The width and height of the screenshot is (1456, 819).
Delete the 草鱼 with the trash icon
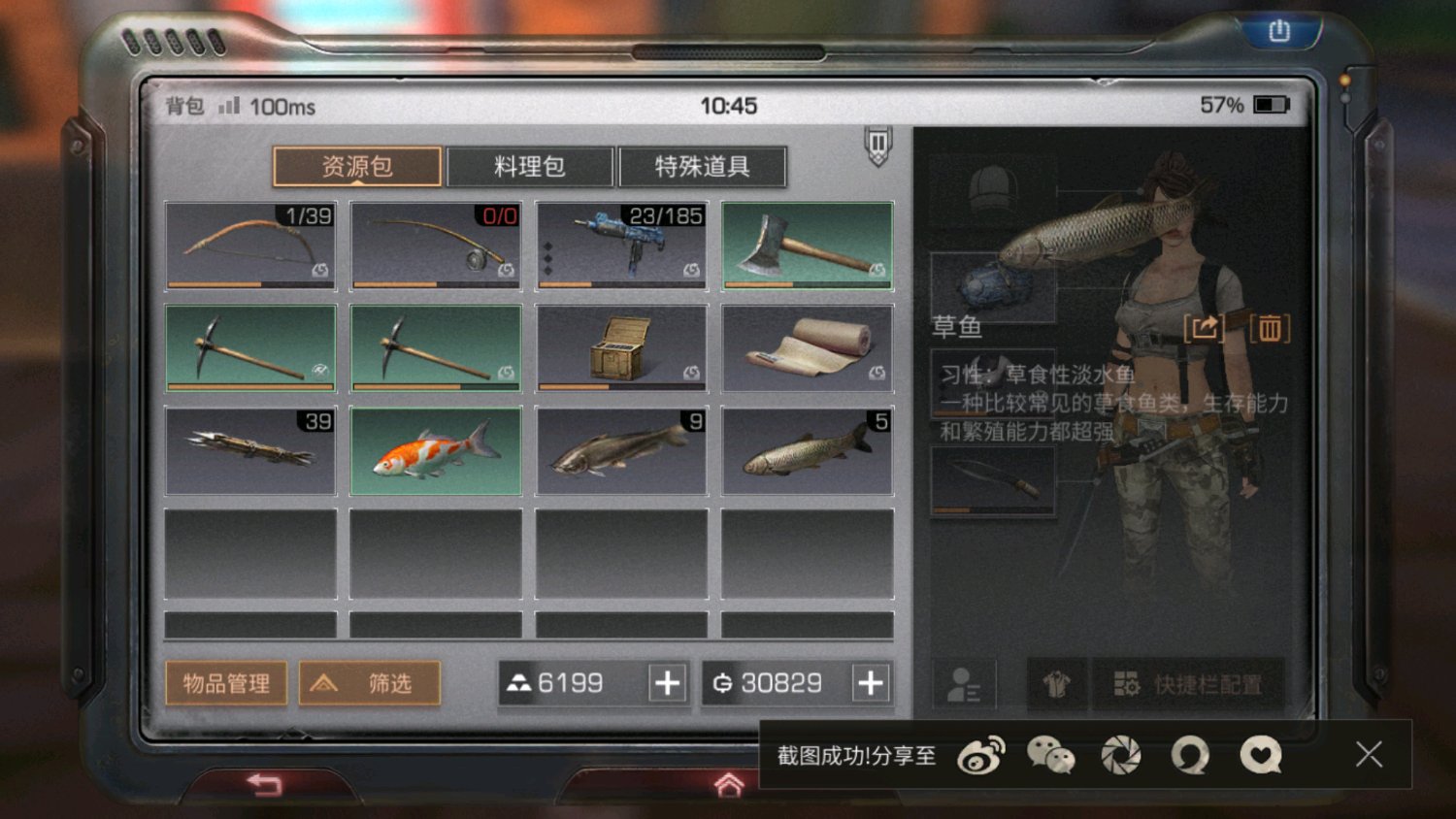1272,330
